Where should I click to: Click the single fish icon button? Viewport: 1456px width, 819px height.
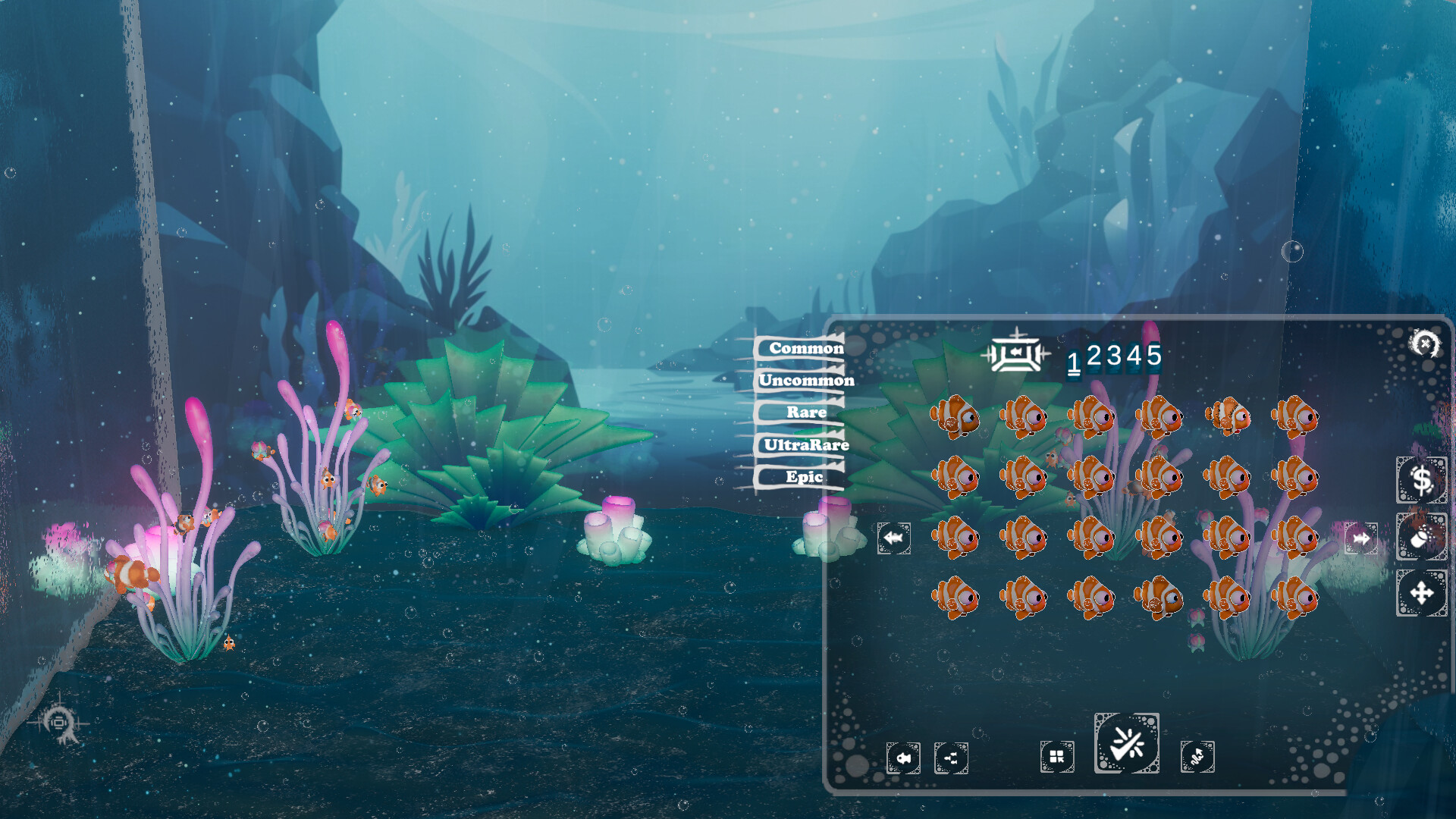(903, 758)
